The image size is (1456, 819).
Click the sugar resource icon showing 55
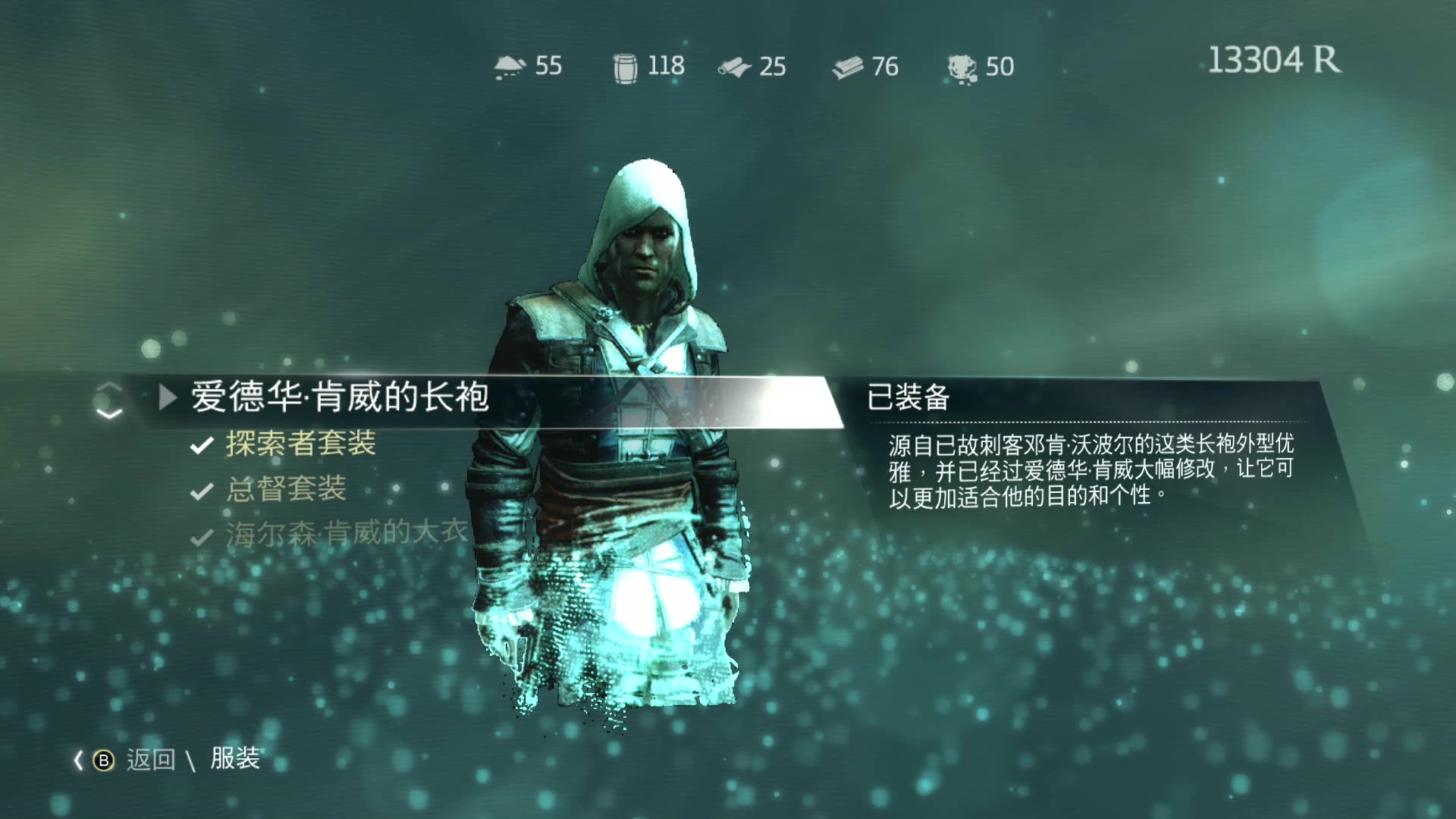510,66
